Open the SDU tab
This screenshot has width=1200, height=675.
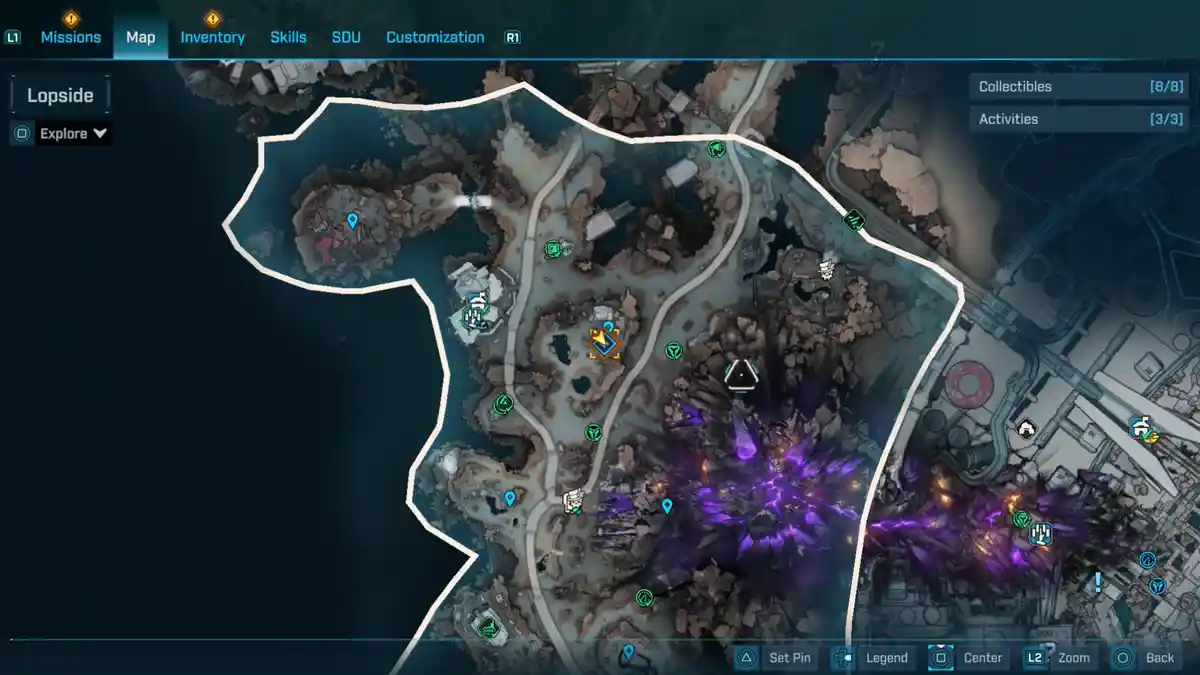click(x=346, y=37)
